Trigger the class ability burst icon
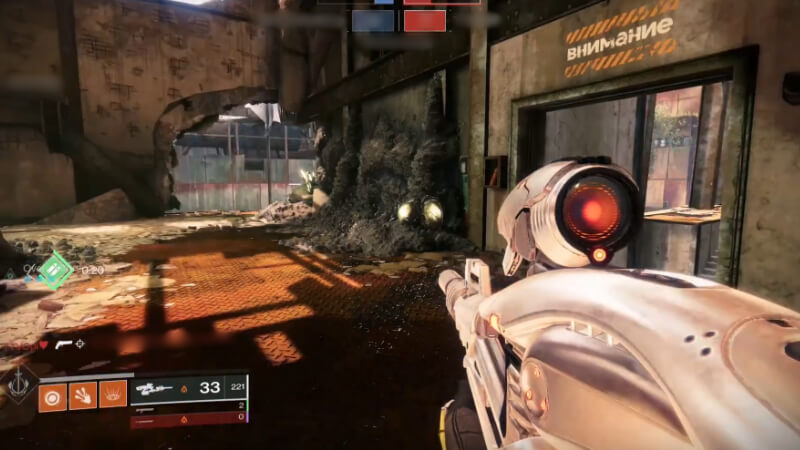This screenshot has height=450, width=800. pyautogui.click(x=113, y=396)
